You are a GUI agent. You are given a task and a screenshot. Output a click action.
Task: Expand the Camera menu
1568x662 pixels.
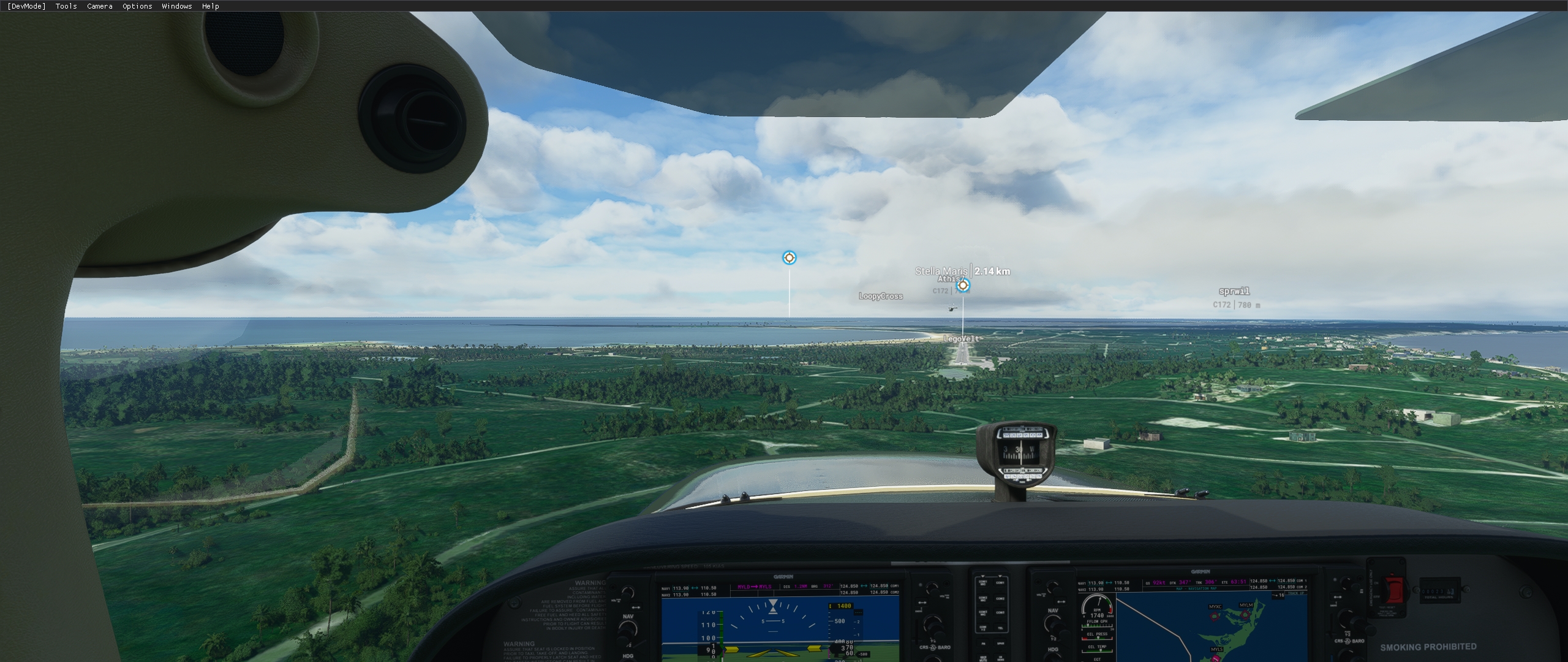99,6
